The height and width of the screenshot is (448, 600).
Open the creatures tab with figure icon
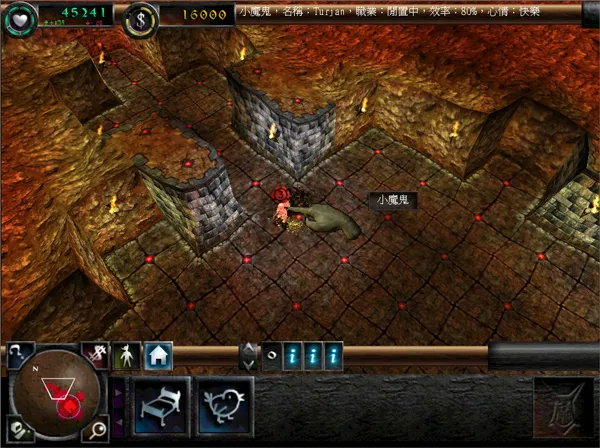tap(127, 355)
